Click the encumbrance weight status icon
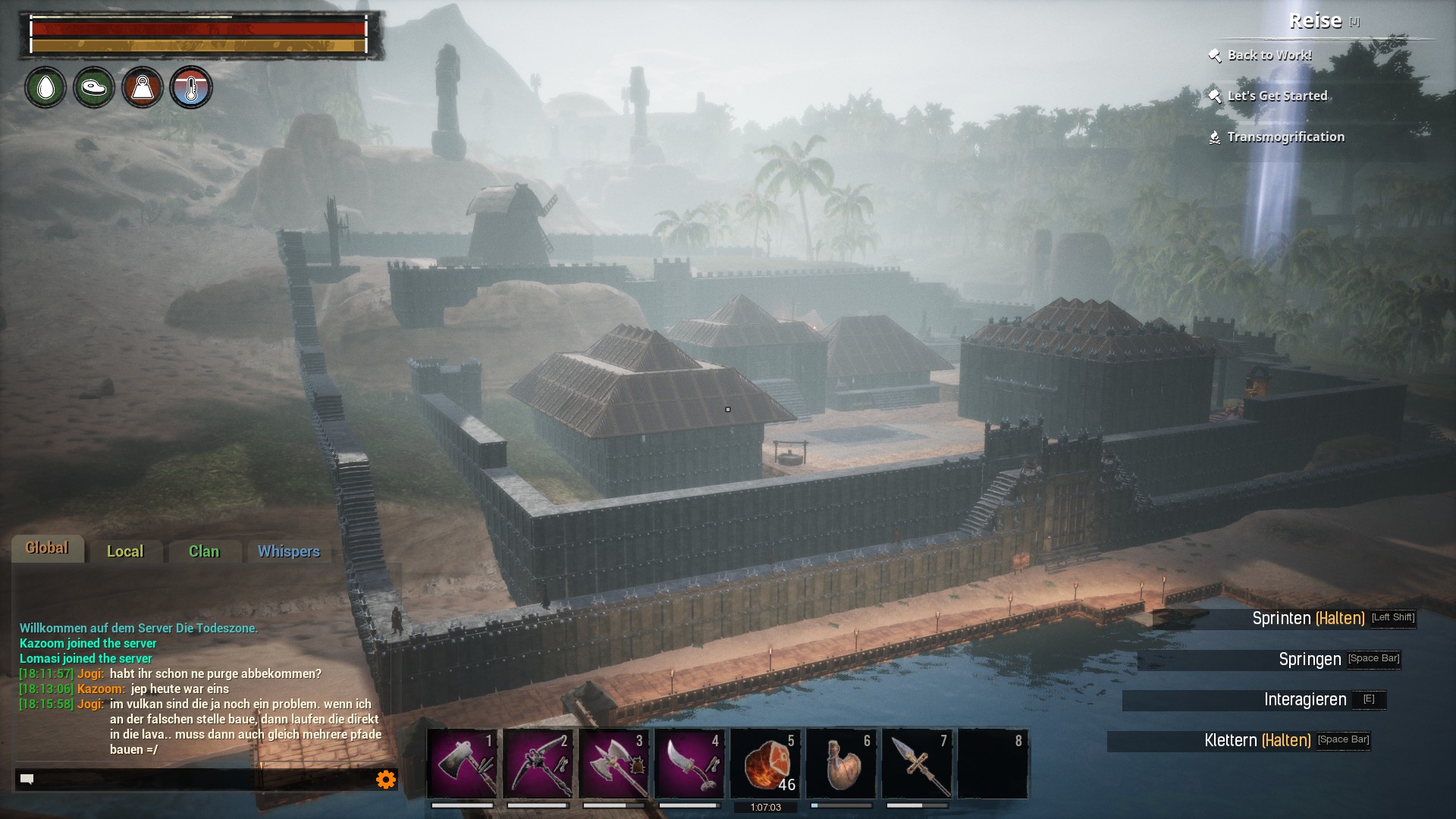This screenshot has width=1456, height=819. pyautogui.click(x=143, y=88)
